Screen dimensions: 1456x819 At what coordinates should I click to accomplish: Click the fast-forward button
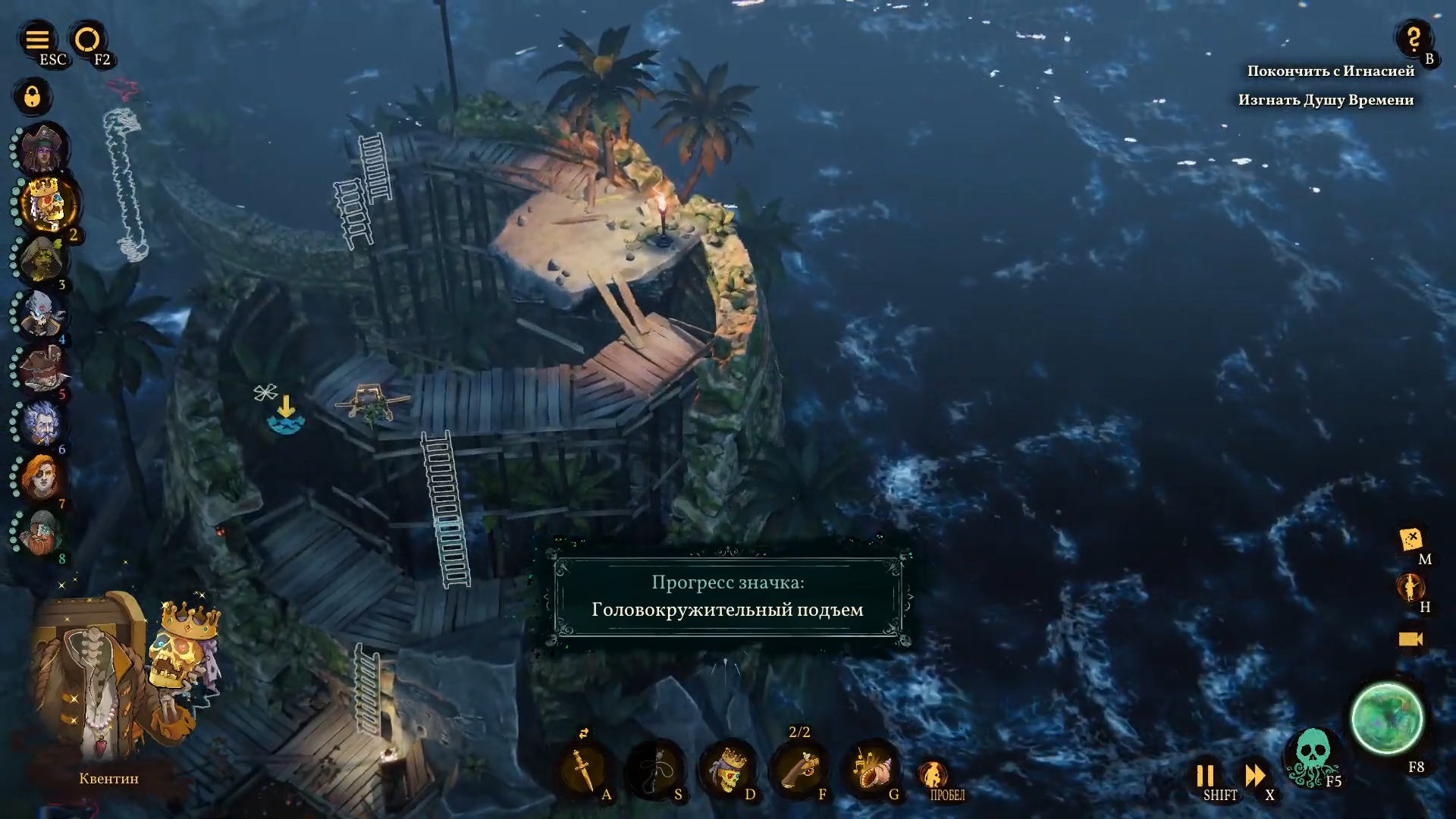pyautogui.click(x=1255, y=775)
